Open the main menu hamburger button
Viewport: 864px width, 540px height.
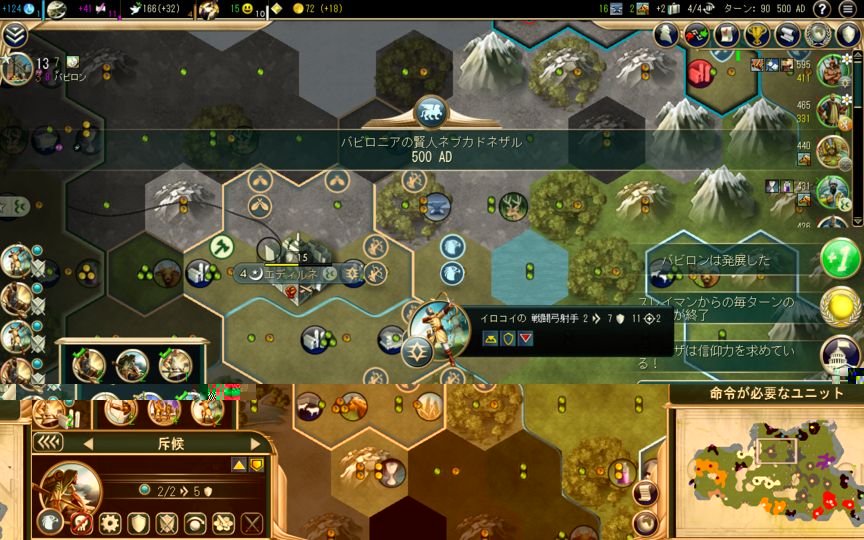(848, 9)
